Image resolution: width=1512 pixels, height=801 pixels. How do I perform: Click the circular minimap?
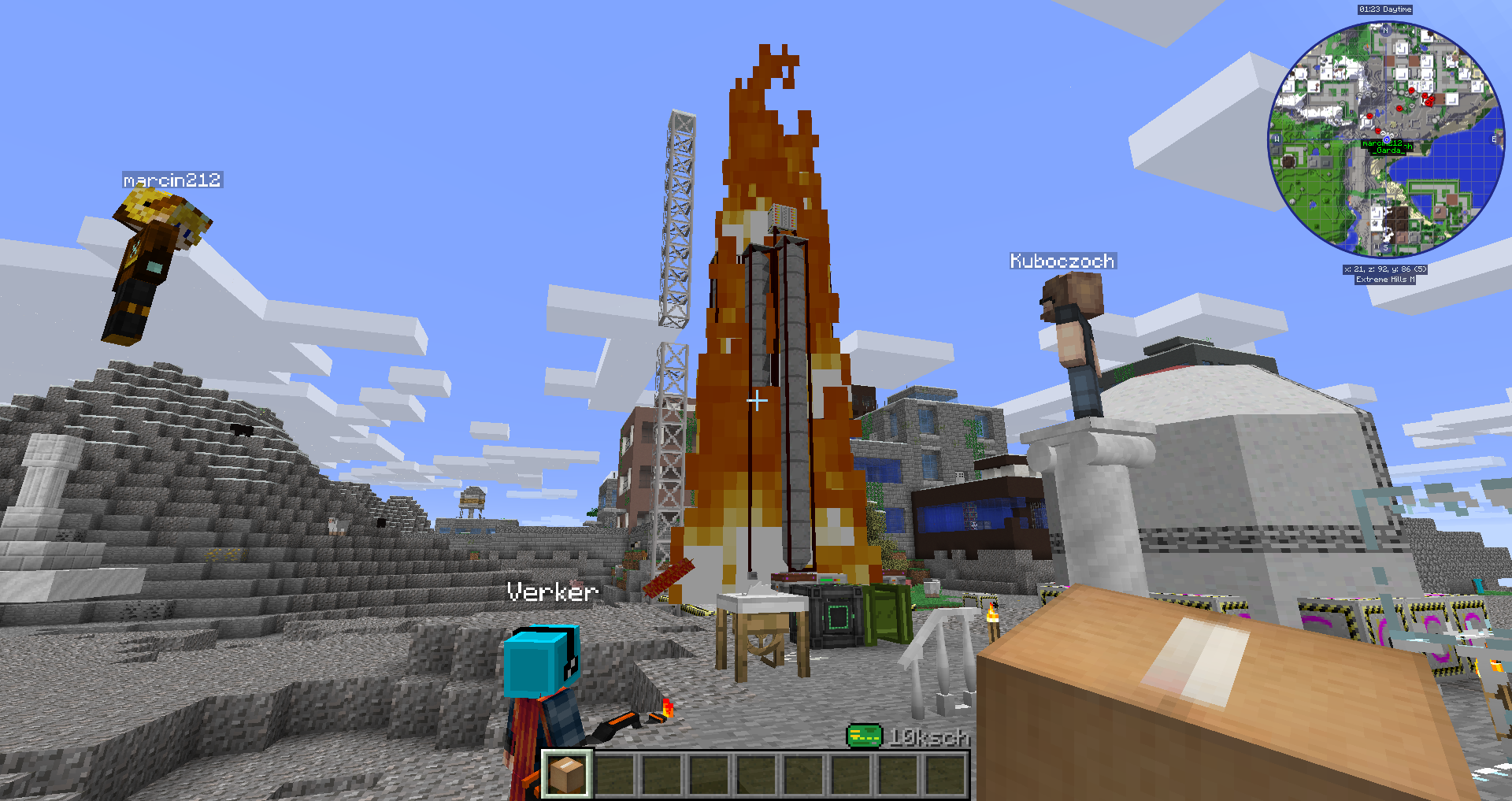1385,140
